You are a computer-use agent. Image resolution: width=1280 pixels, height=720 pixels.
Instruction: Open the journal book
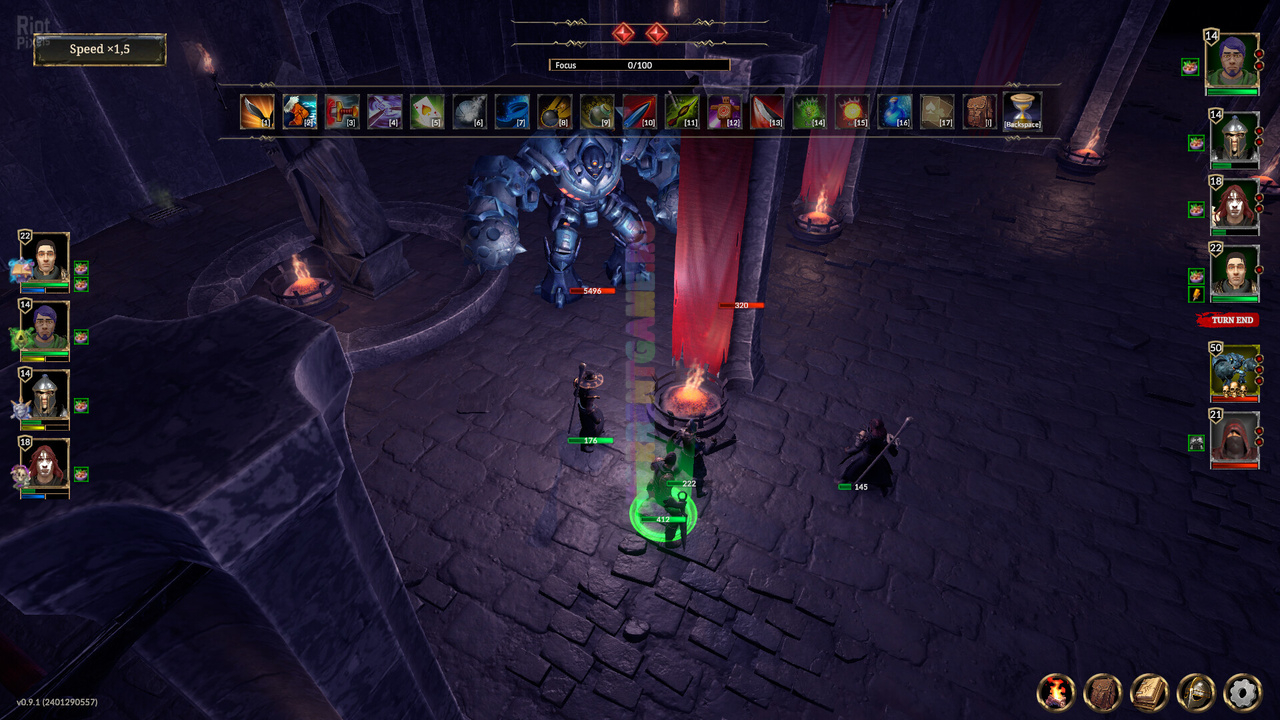click(1149, 692)
